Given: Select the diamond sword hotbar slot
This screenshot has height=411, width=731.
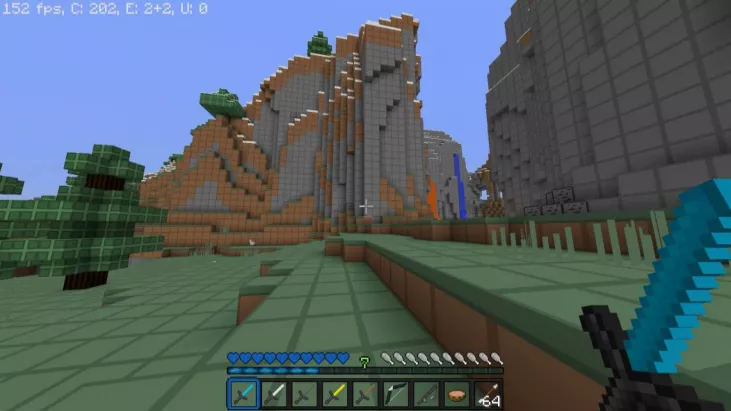Looking at the screenshot, I should [x=243, y=395].
